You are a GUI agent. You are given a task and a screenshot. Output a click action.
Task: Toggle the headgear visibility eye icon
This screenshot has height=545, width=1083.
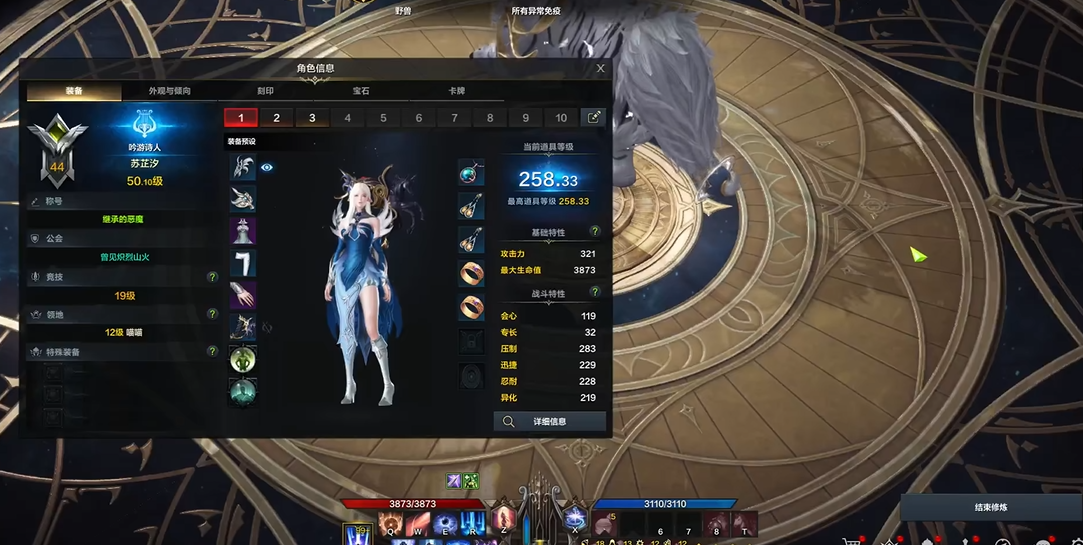click(x=267, y=168)
